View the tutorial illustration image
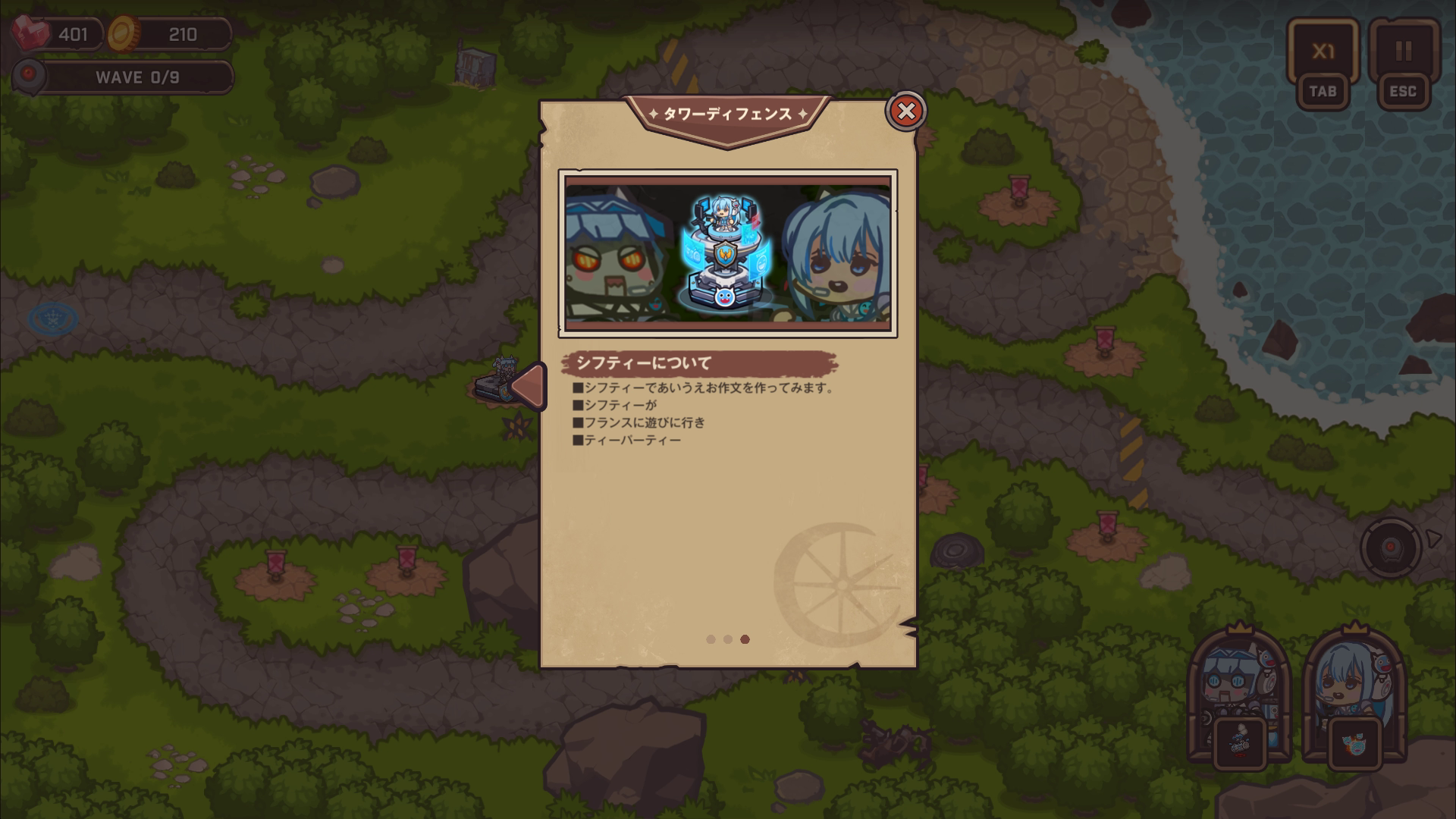 (728, 253)
